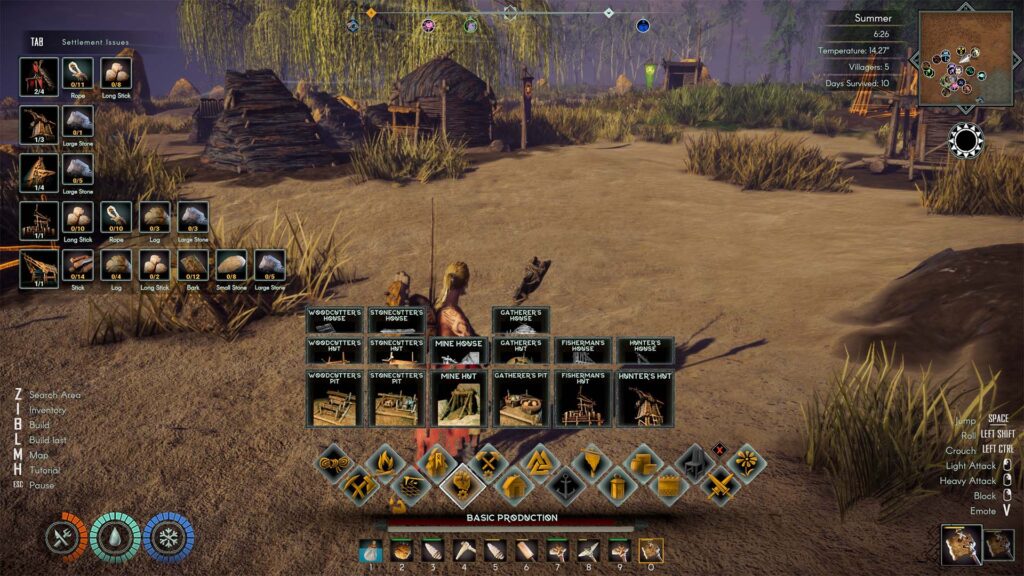Pick the Mine Hut building
1024x576 pixels.
[460, 398]
